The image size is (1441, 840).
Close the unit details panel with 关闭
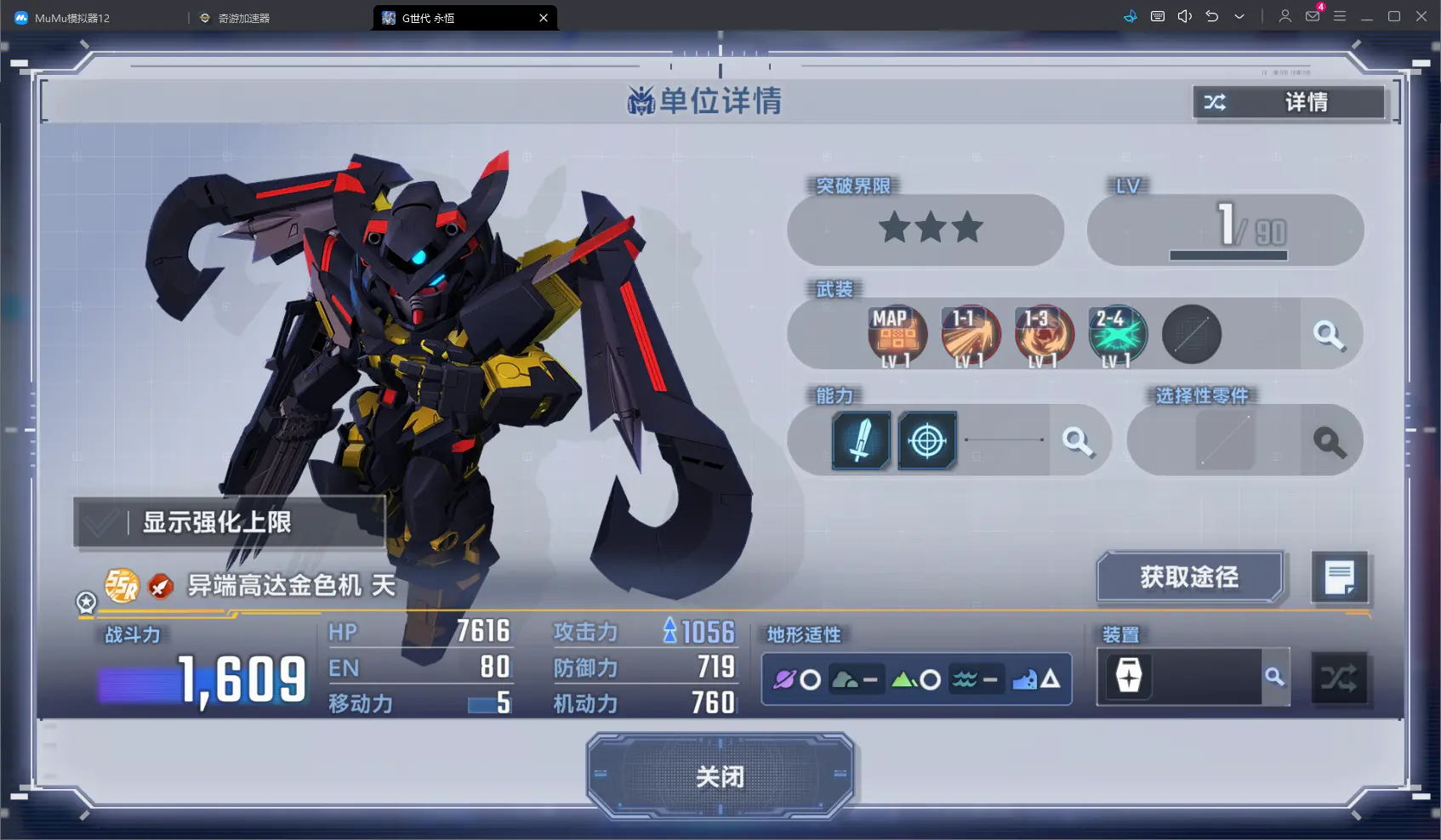pos(720,776)
